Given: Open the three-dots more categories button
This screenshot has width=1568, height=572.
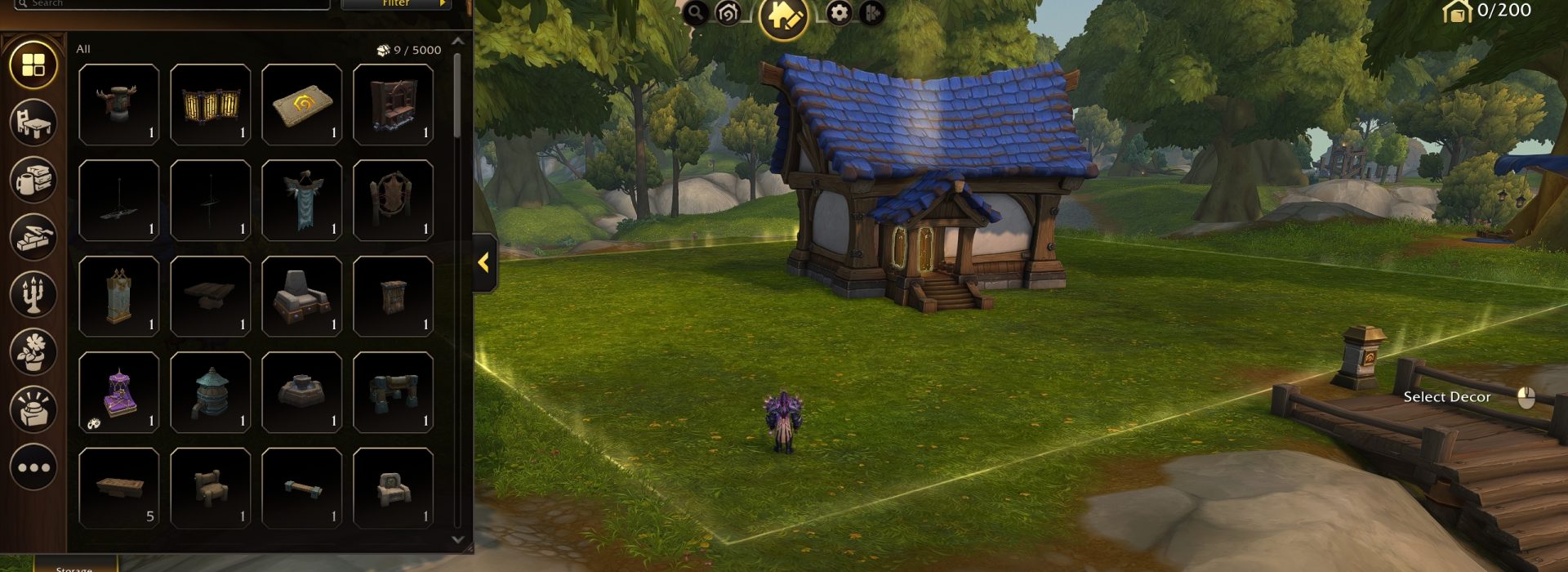Looking at the screenshot, I should pyautogui.click(x=33, y=467).
